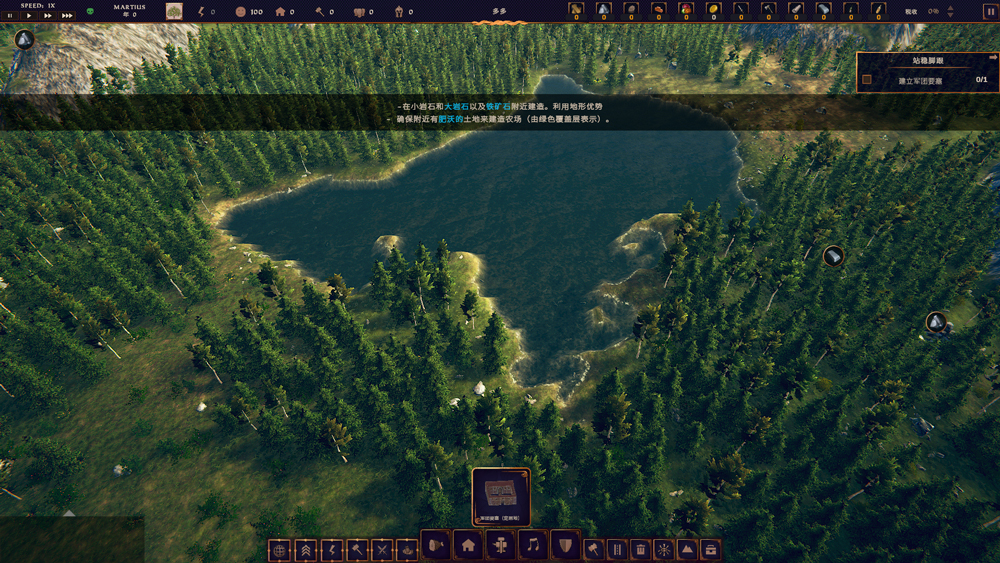Image resolution: width=1000 pixels, height=563 pixels.
Task: Select the house building category
Action: [x=468, y=545]
